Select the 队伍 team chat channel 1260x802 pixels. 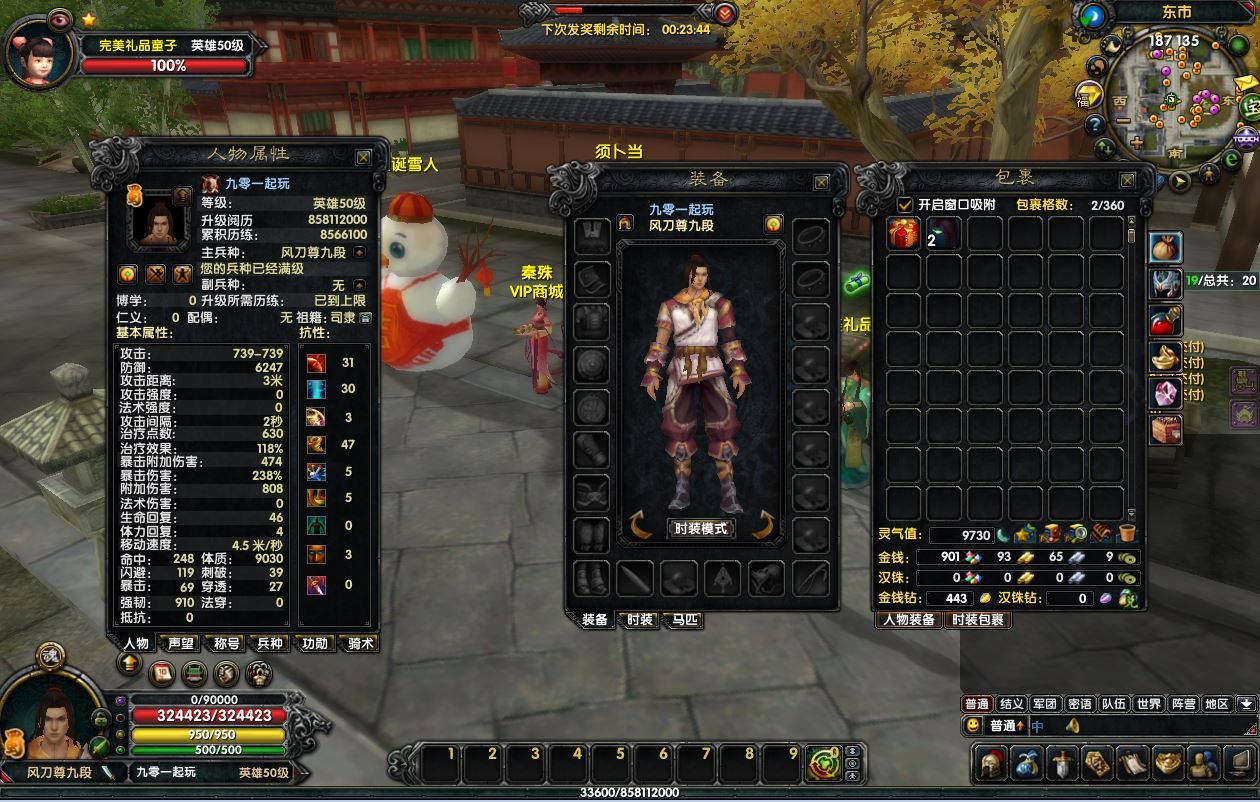(1114, 704)
